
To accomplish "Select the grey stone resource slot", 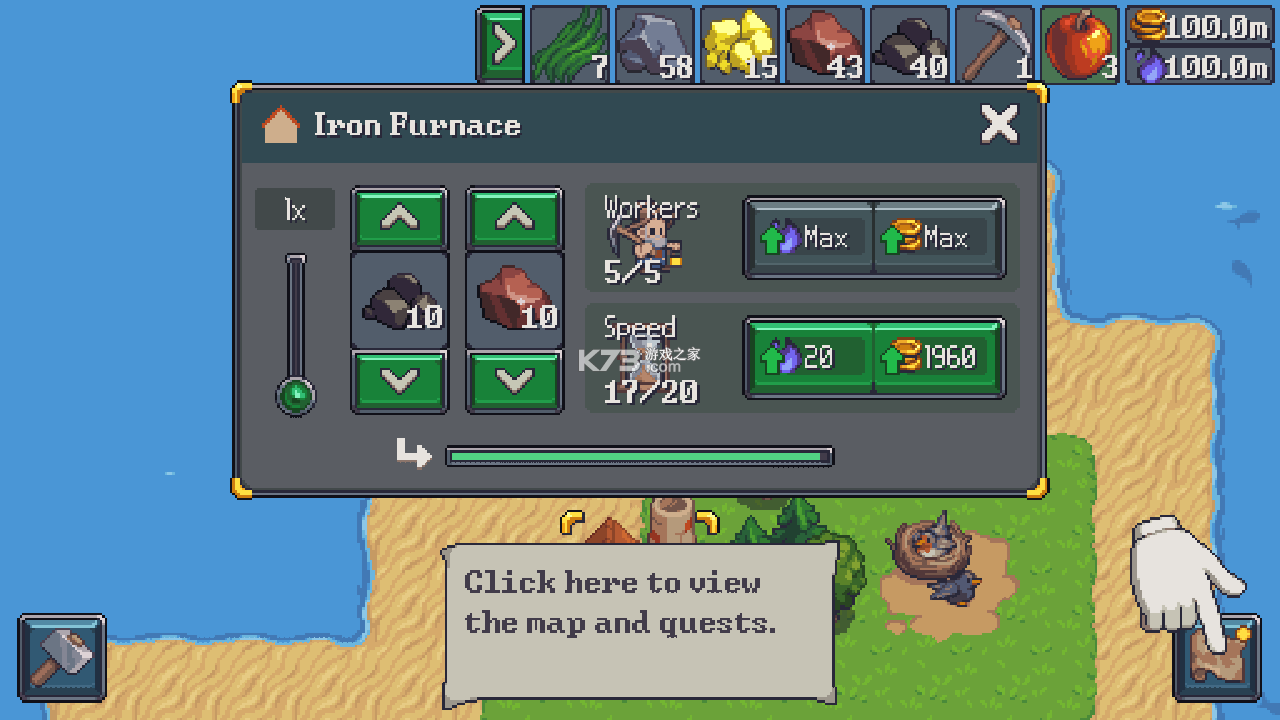I will [x=654, y=45].
